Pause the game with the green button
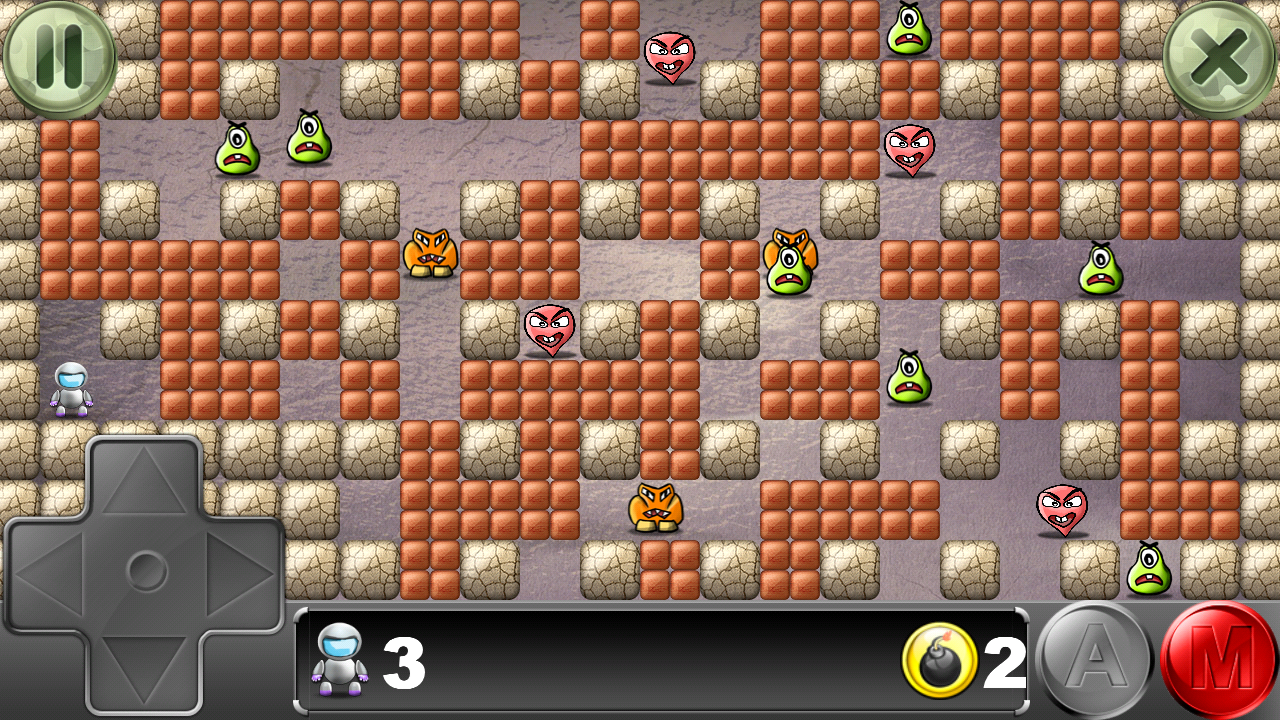1280x720 pixels. tap(59, 59)
